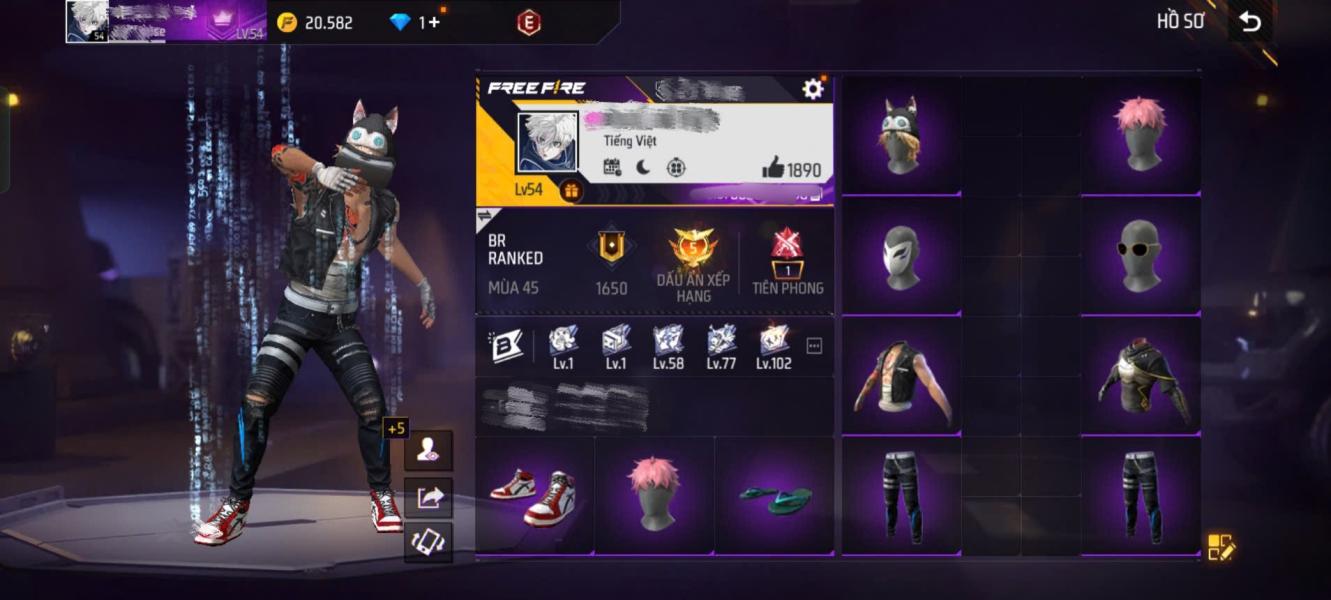Image resolution: width=1331 pixels, height=600 pixels.
Task: Select the red and white sneakers slot
Action: (x=534, y=494)
